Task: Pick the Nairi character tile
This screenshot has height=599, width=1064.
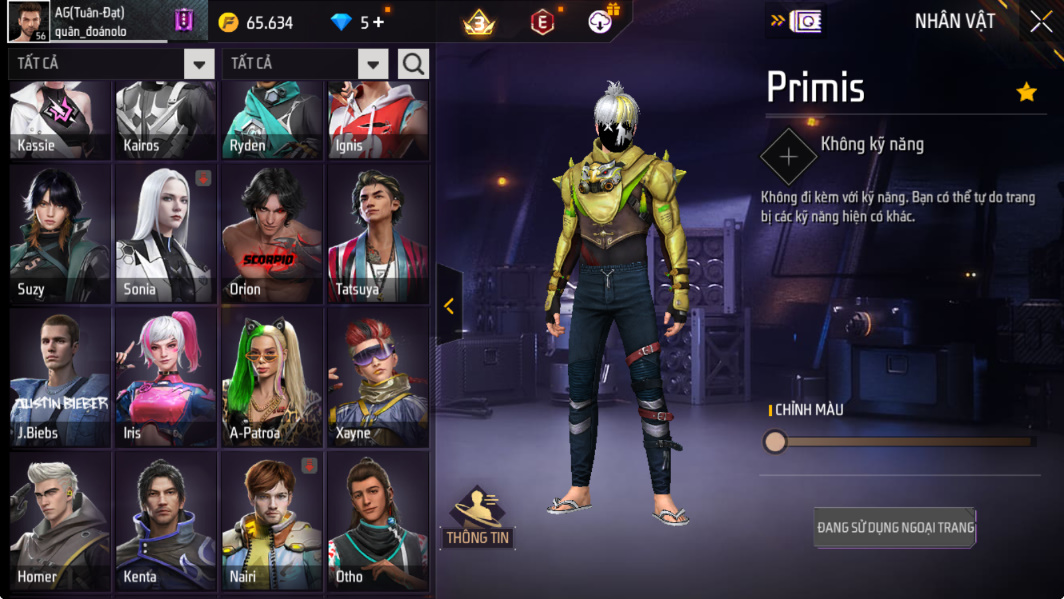Action: [272, 520]
